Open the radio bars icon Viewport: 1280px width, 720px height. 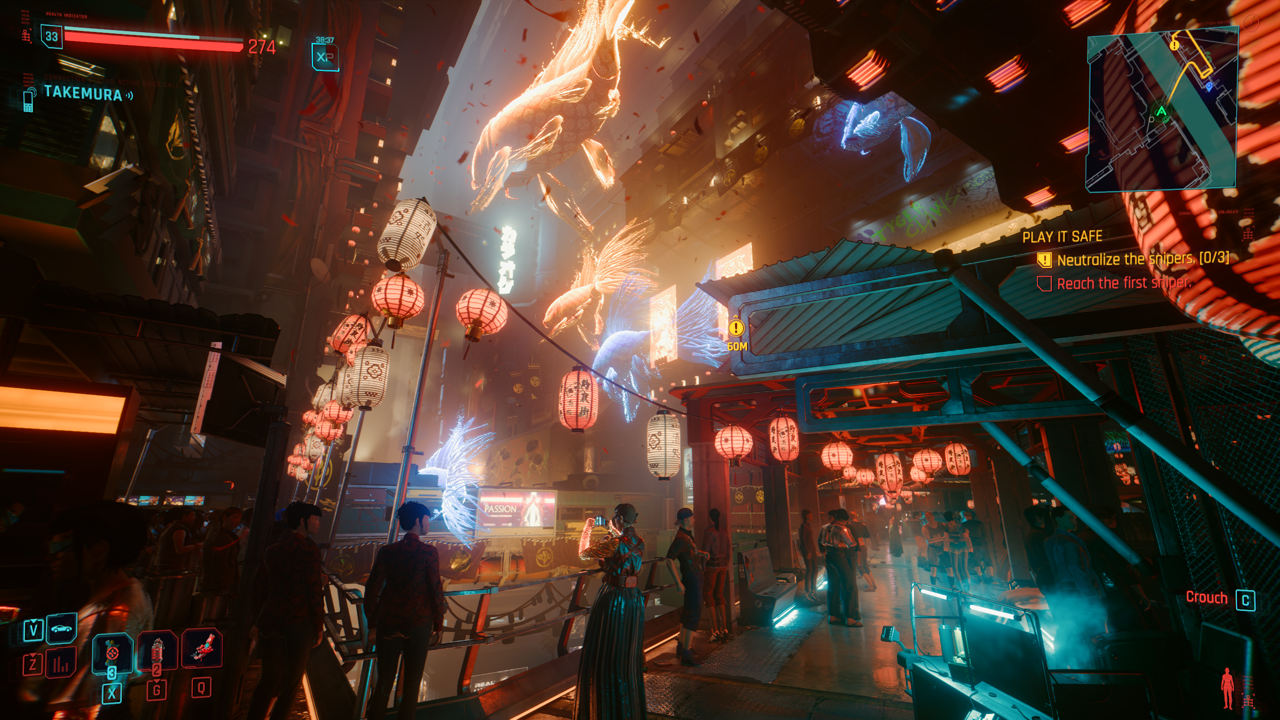coord(61,662)
